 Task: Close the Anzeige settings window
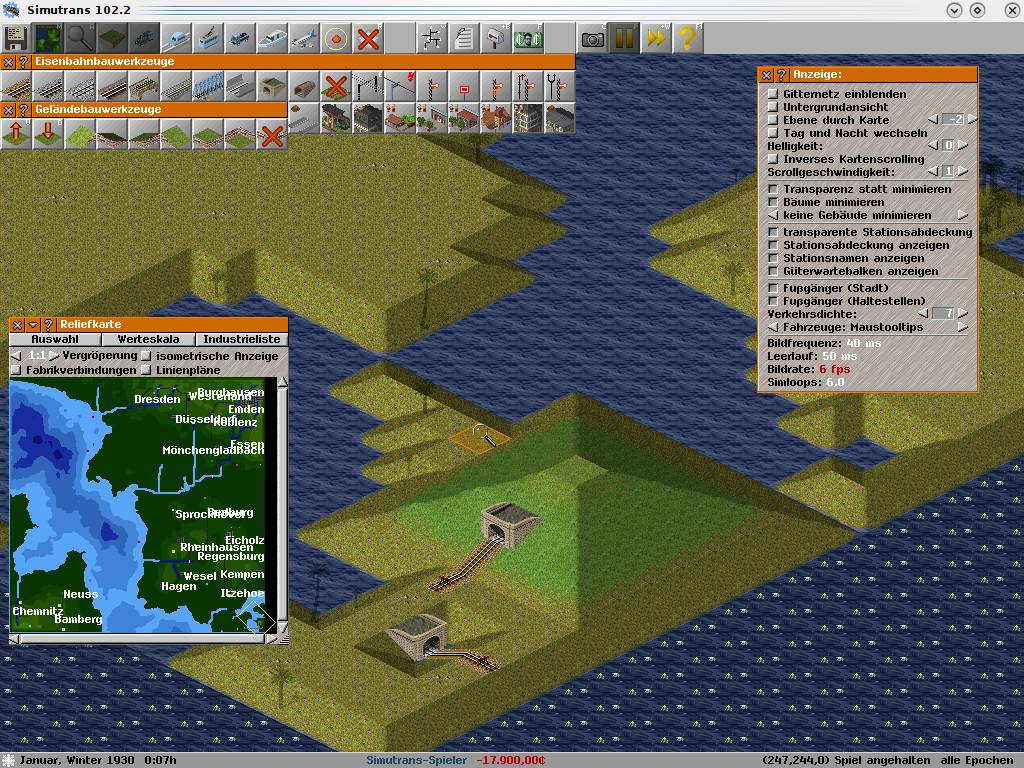[x=767, y=75]
